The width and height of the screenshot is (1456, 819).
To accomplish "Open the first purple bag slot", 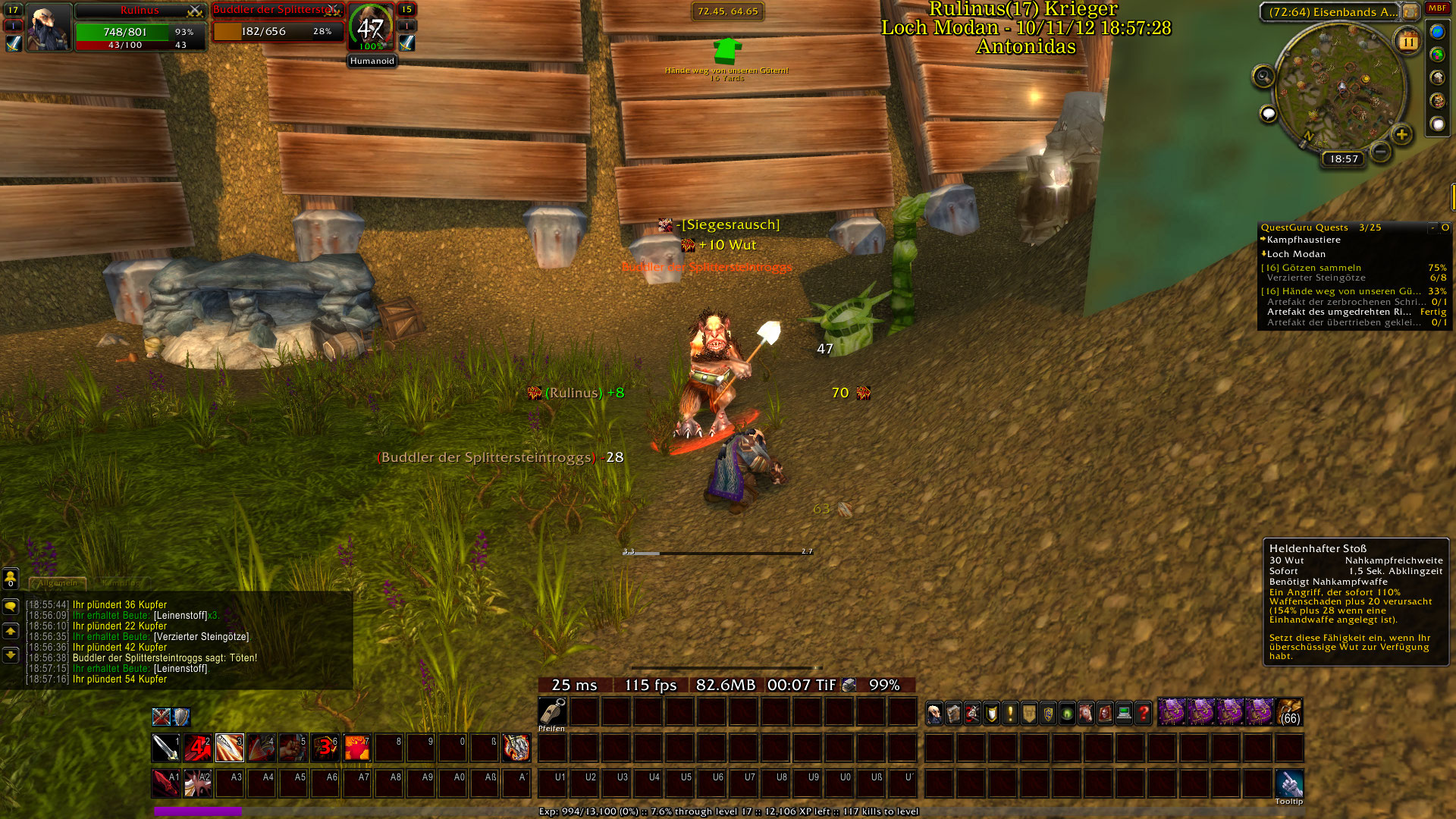I will (x=1172, y=713).
